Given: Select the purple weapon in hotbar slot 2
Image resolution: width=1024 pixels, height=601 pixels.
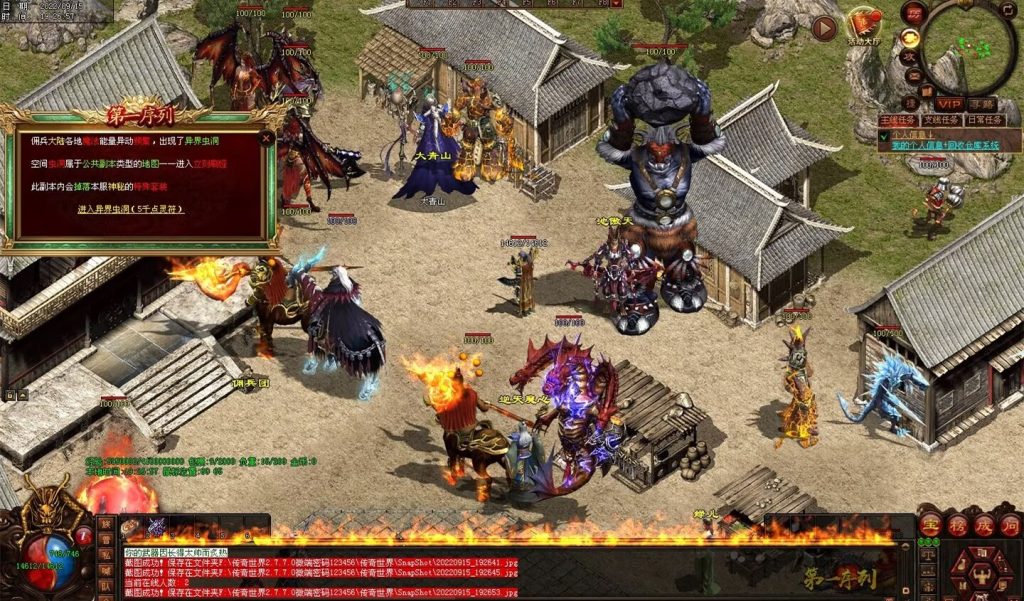Looking at the screenshot, I should point(157,525).
